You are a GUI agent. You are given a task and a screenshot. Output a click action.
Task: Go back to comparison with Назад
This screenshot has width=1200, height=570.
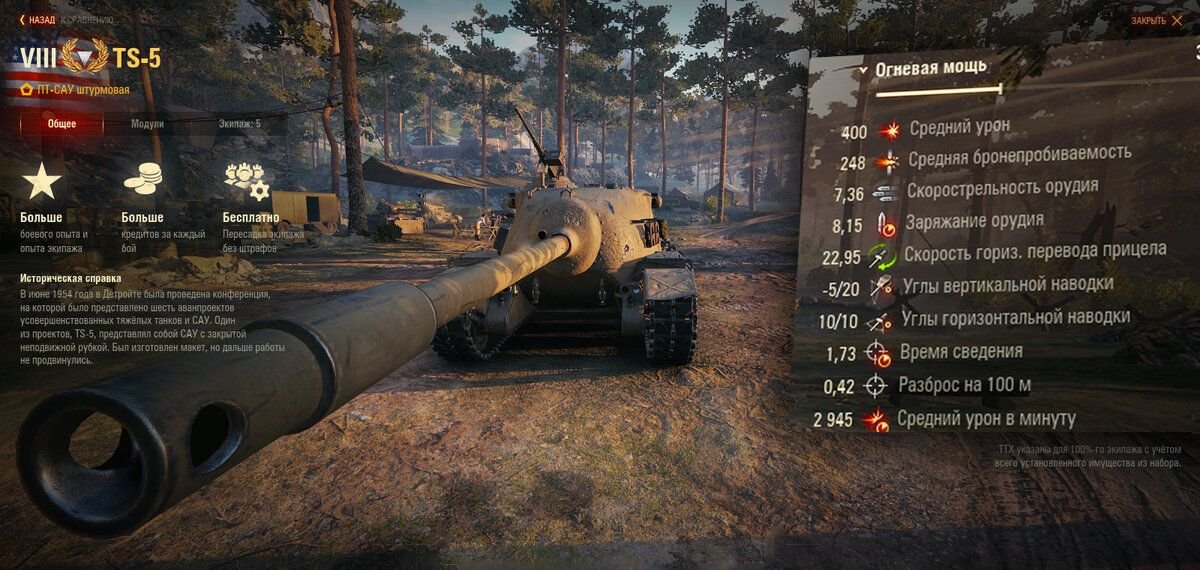click(40, 19)
